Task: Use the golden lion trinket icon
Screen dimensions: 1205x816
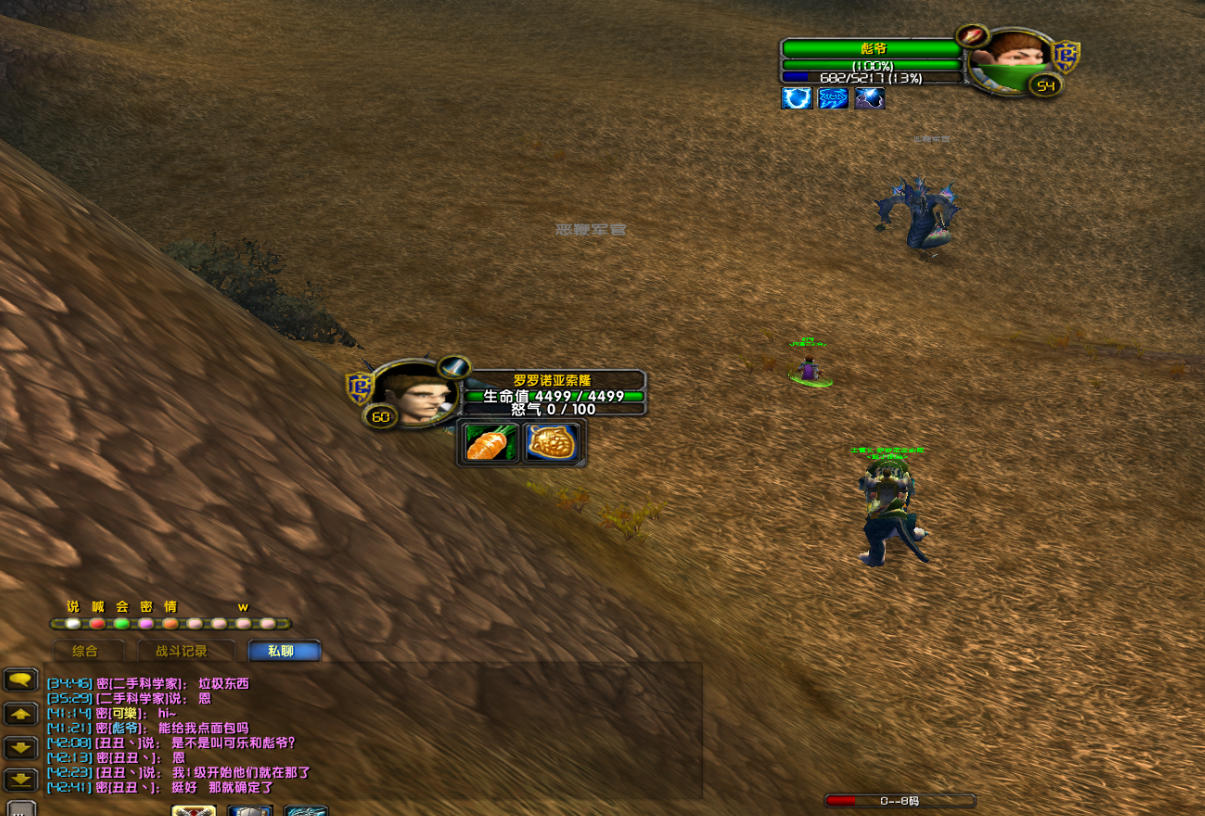Action: [553, 443]
